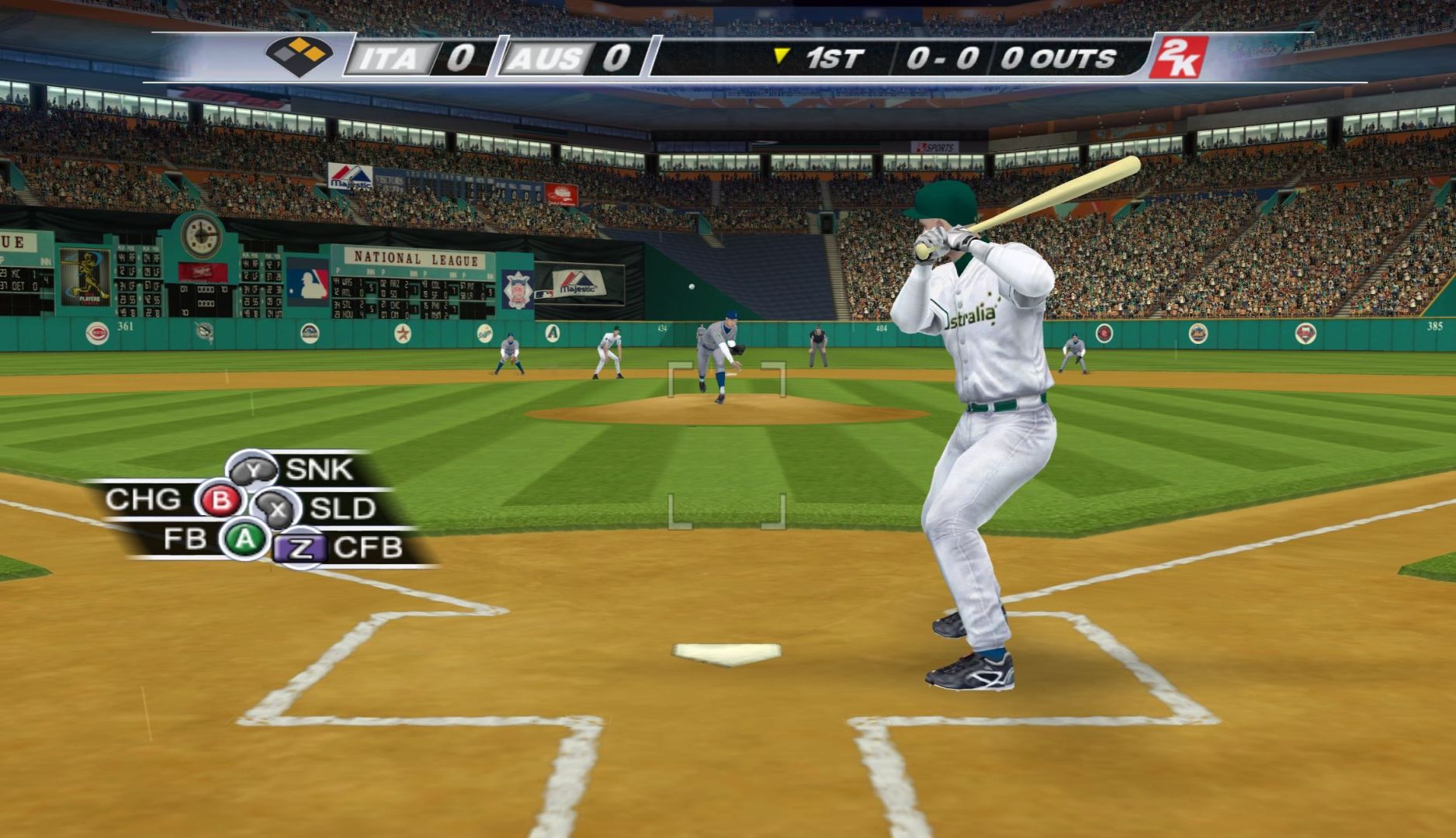This screenshot has width=1456, height=838.
Task: Pick the SLD slider pitch
Action: pos(277,509)
